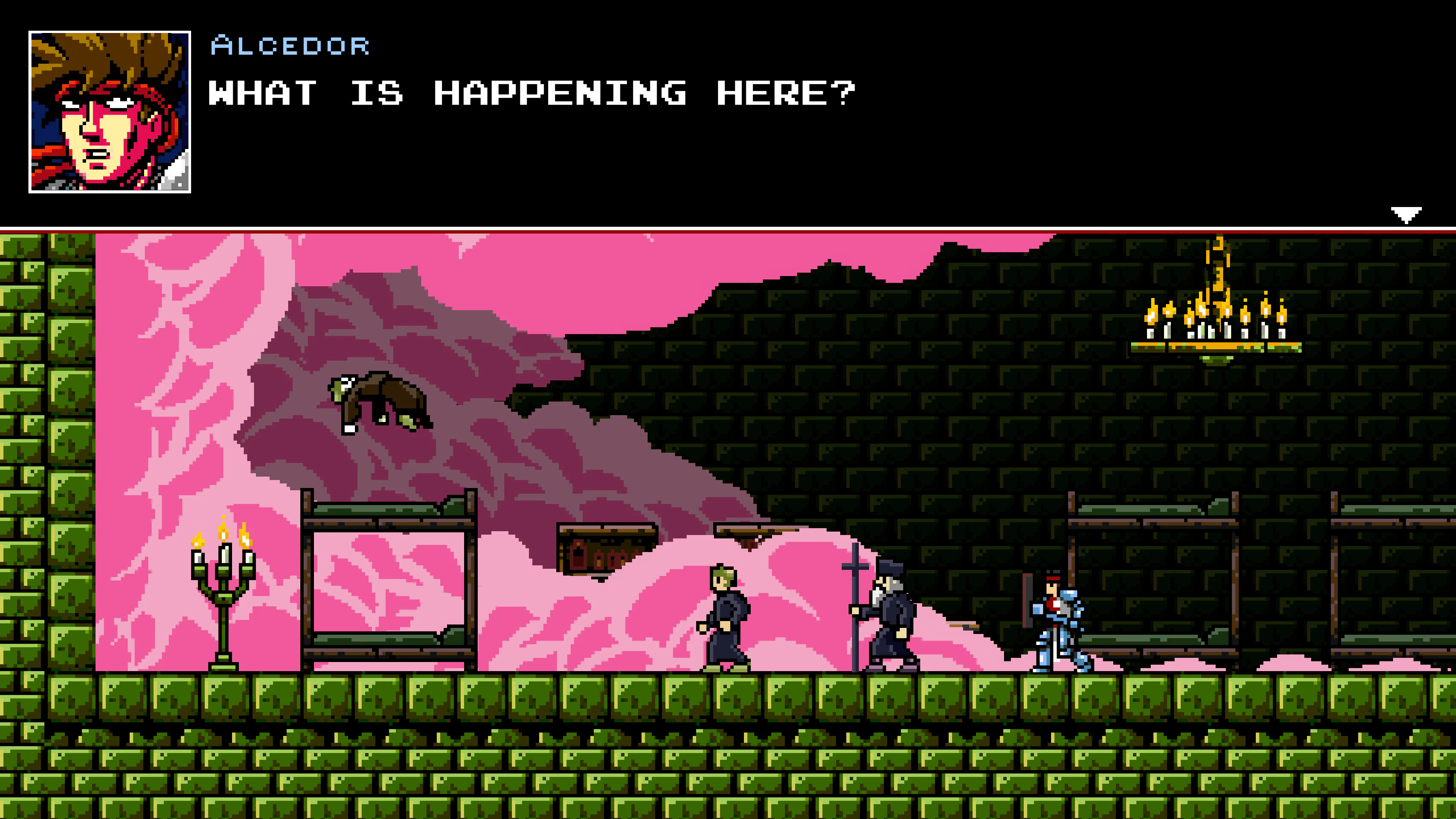Click the text WHAT IS HAPPENING HERE?
Image resolution: width=1456 pixels, height=819 pixels.
(531, 92)
